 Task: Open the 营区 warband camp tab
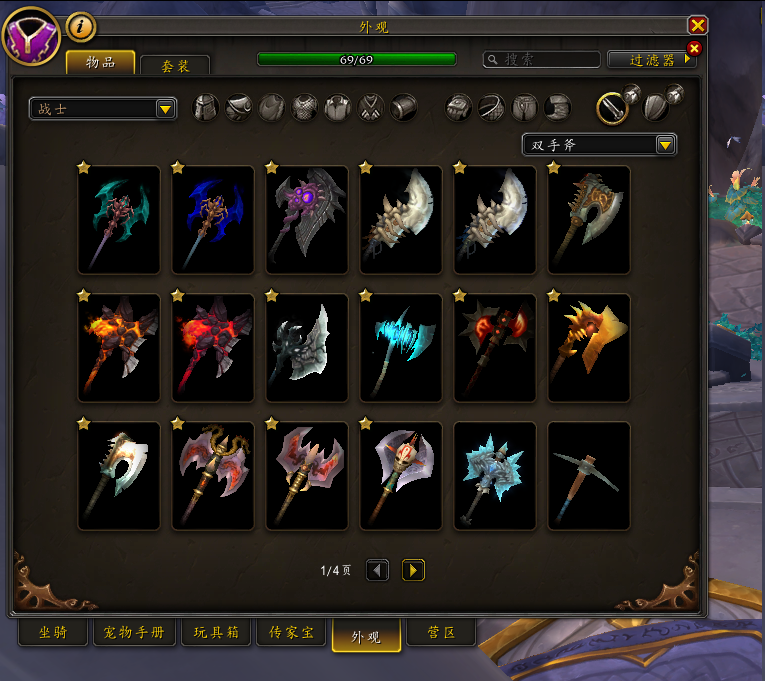click(x=440, y=633)
